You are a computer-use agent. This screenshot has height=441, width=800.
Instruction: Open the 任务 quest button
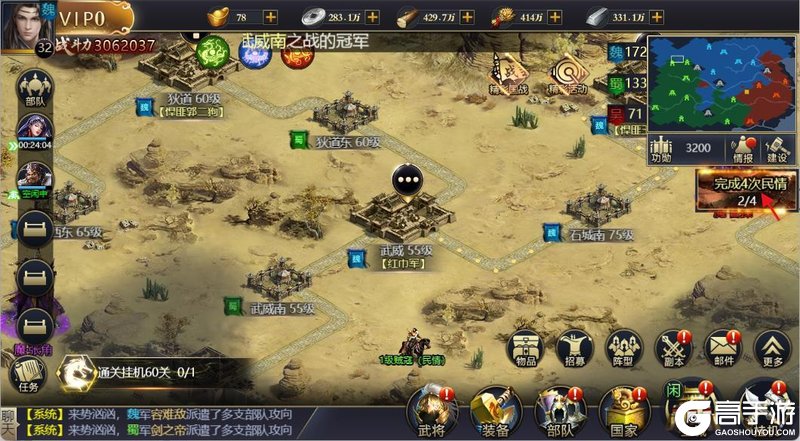[x=26, y=374]
